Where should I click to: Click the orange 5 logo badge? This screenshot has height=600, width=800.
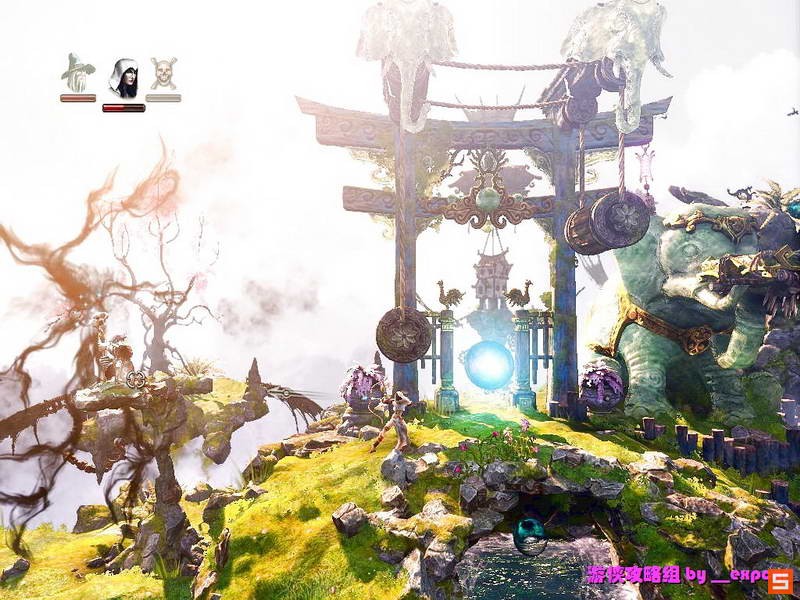click(781, 581)
